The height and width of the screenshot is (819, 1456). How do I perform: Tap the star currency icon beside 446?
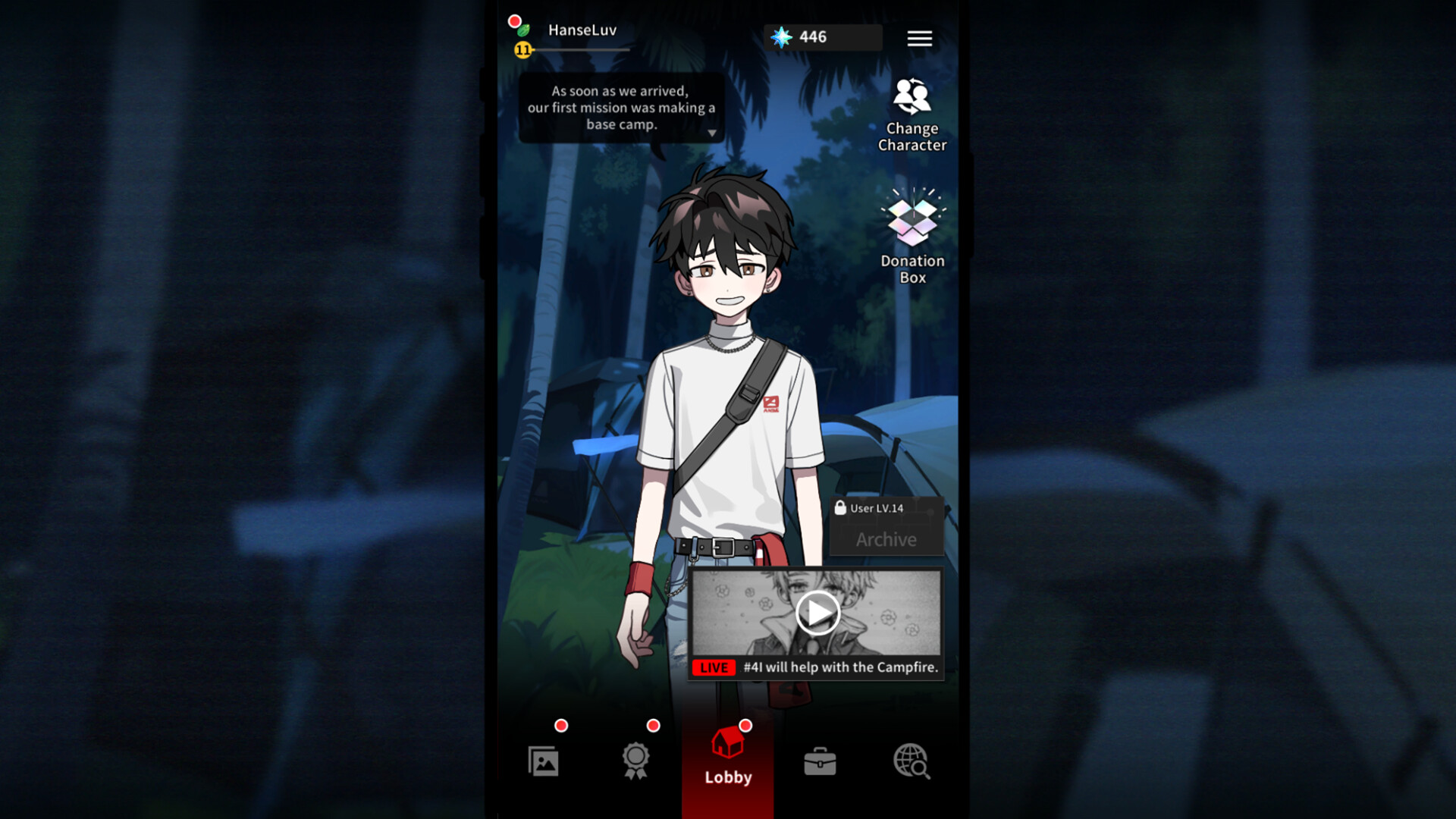[782, 36]
